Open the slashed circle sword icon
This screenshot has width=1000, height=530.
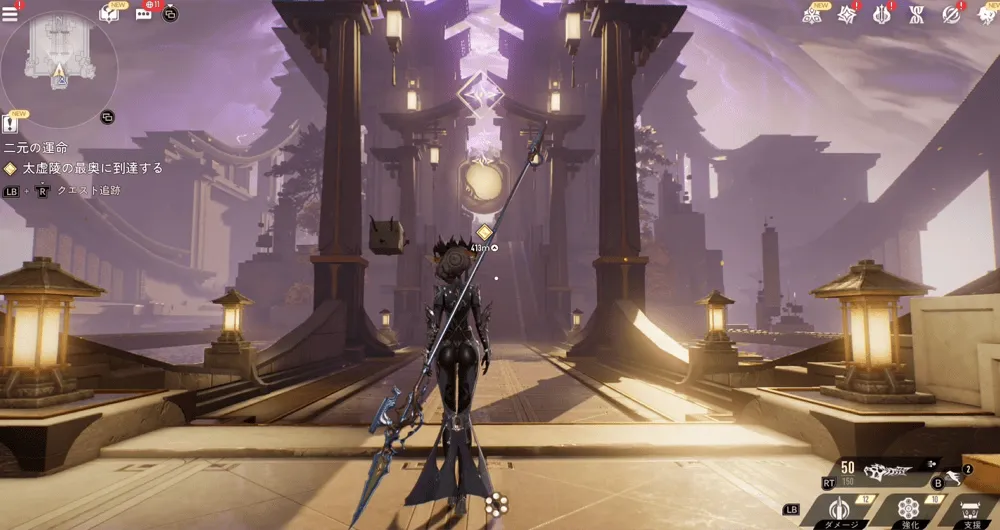pos(951,14)
